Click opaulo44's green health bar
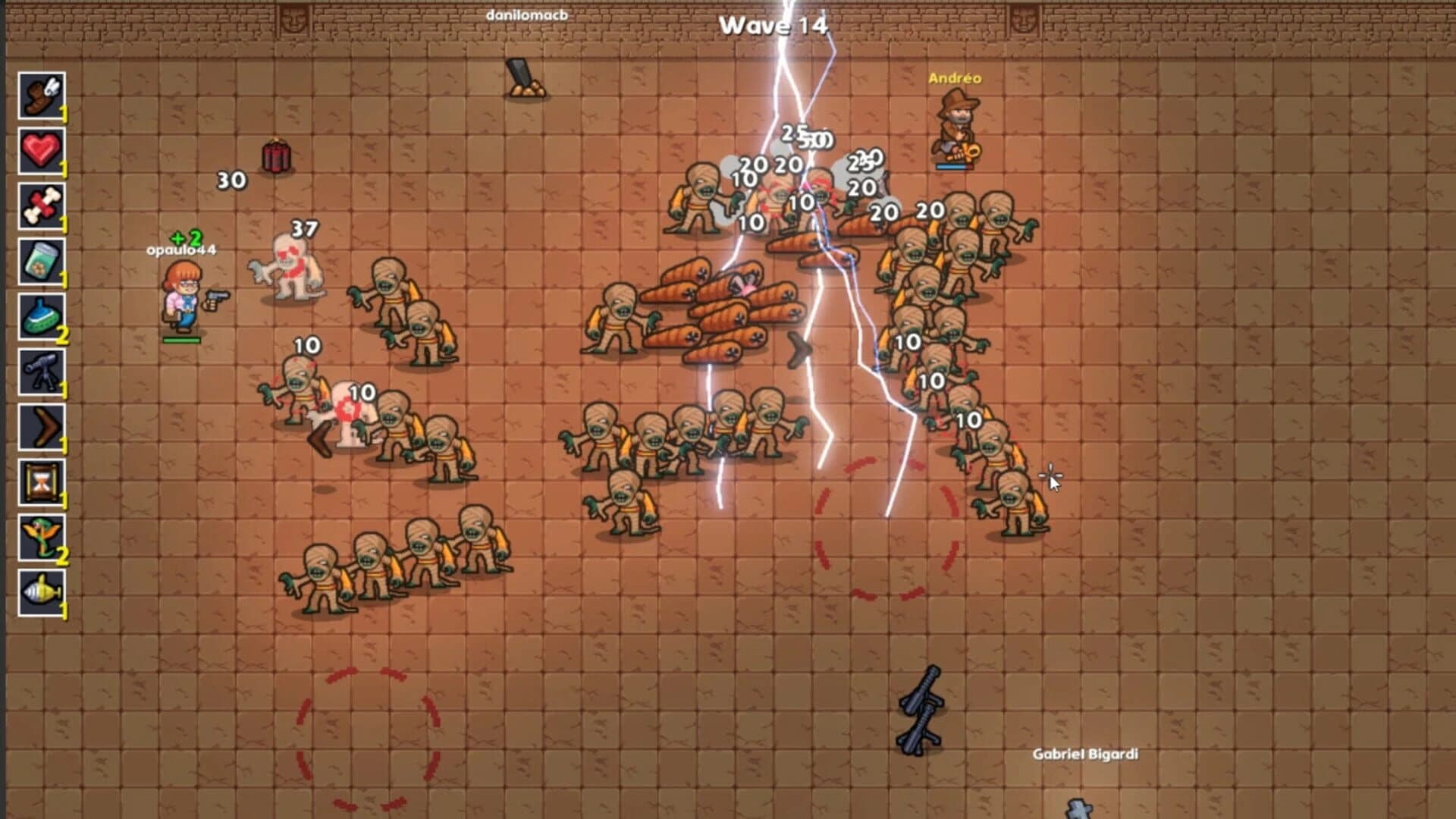The width and height of the screenshot is (1456, 819). click(180, 340)
